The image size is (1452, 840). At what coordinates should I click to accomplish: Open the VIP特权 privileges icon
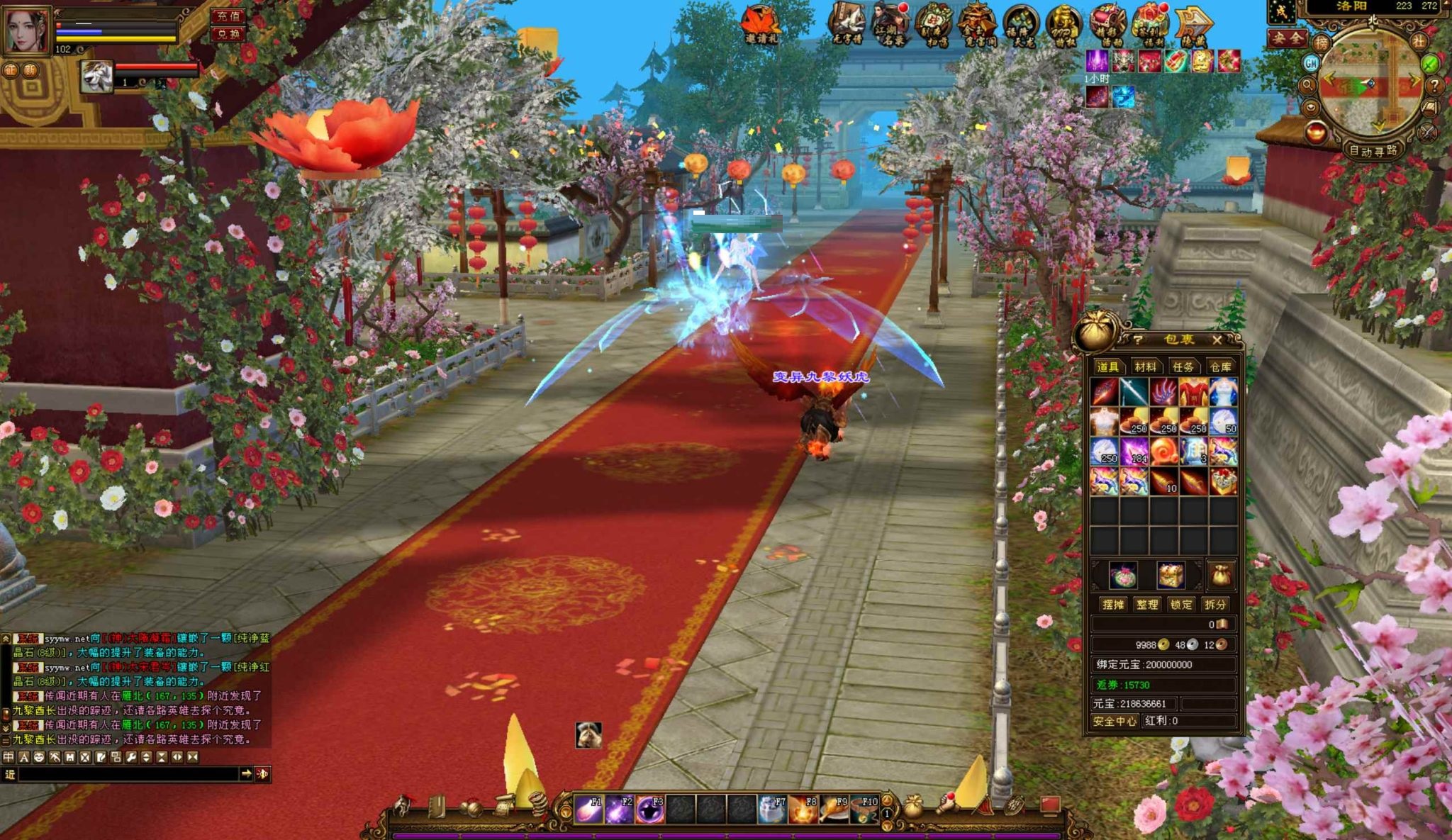(1063, 25)
